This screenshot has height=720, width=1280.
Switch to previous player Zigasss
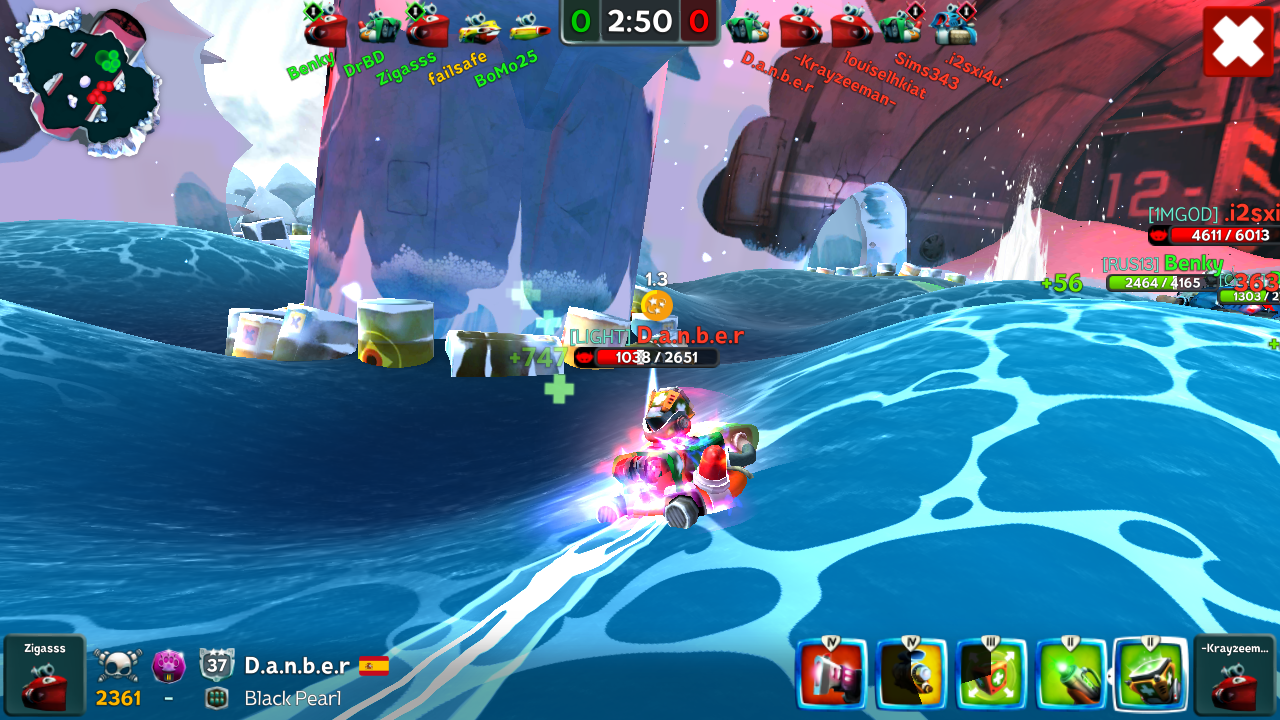[x=44, y=675]
